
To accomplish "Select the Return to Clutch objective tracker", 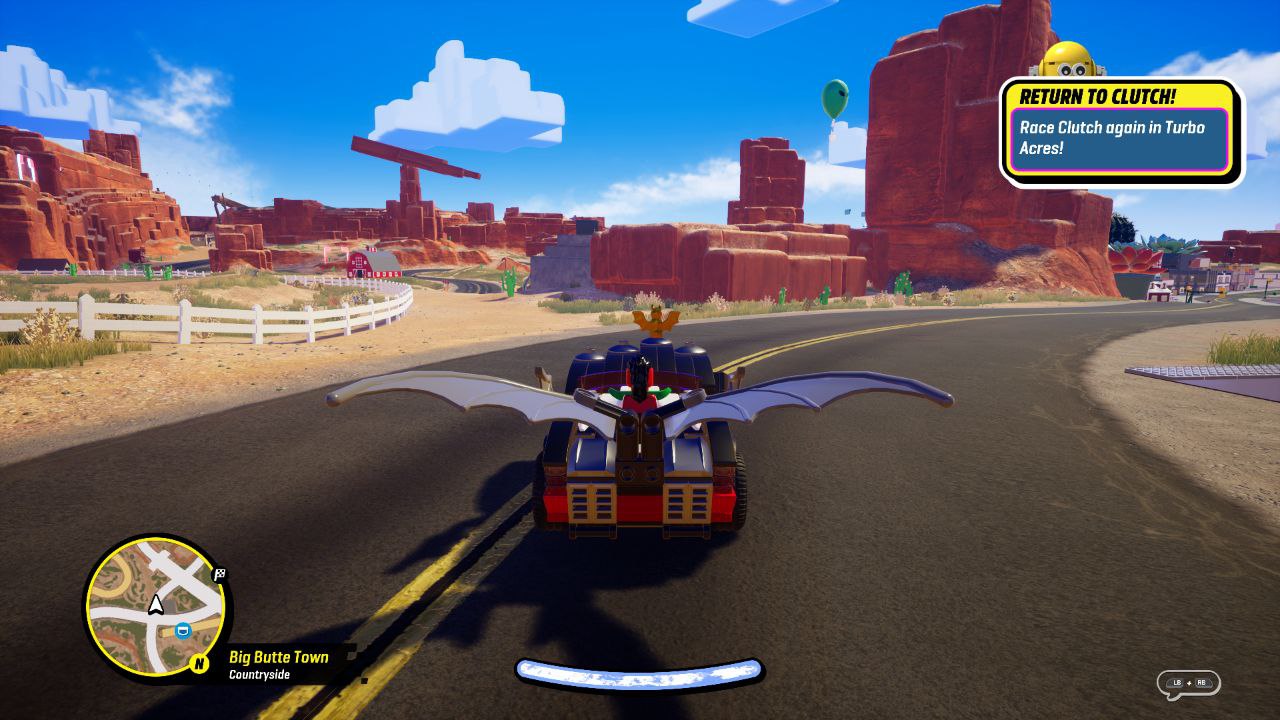I will point(1122,133).
